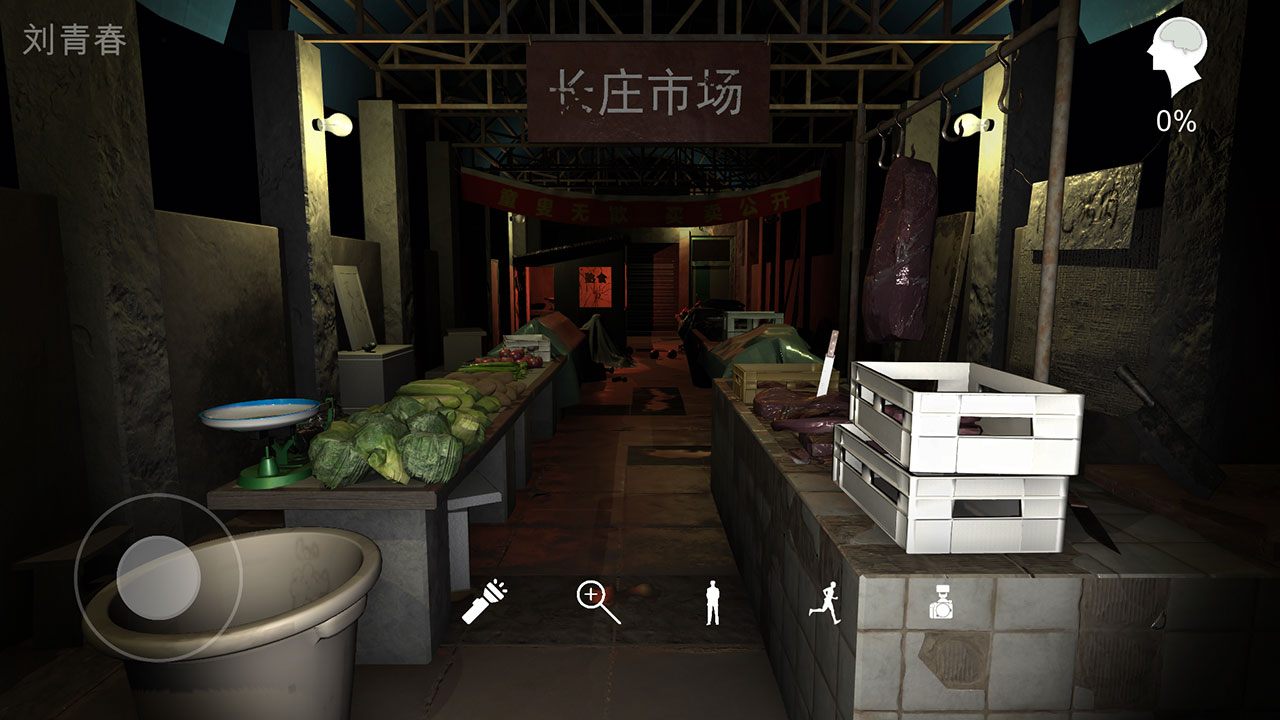This screenshot has height=720, width=1280.
Task: Enable sprint mode via running figure
Action: pyautogui.click(x=826, y=601)
